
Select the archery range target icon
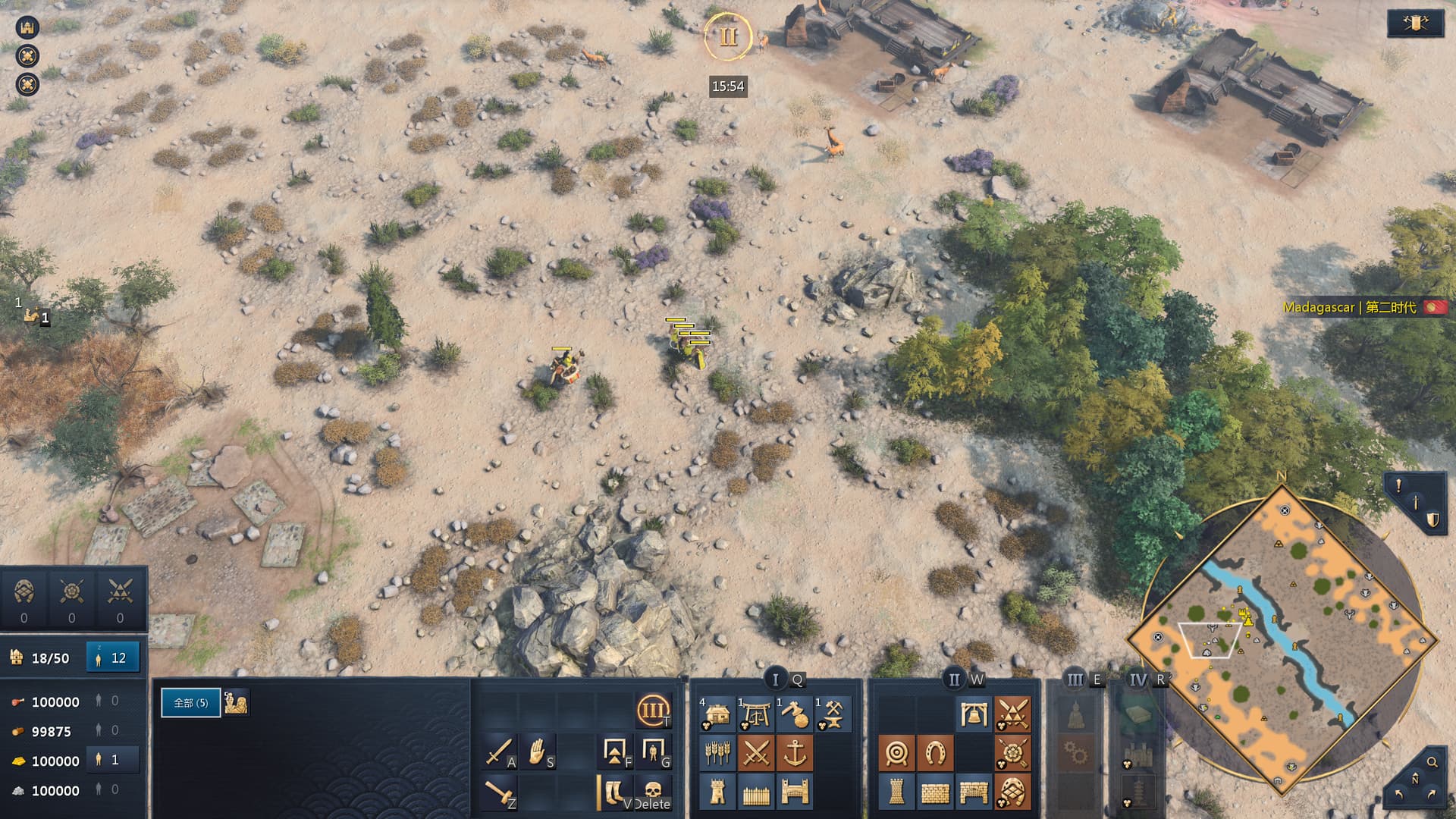click(896, 753)
